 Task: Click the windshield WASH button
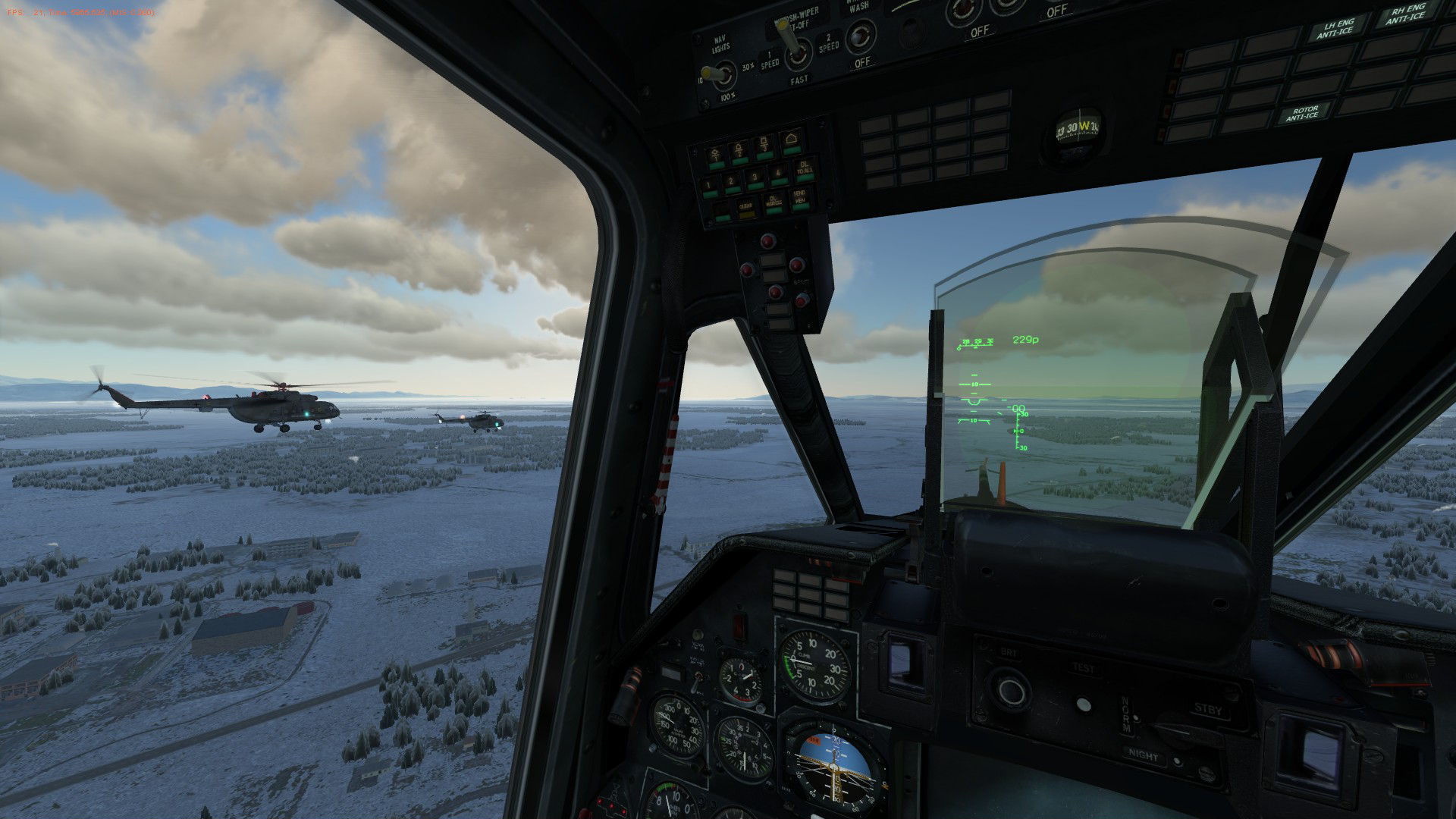[860, 34]
